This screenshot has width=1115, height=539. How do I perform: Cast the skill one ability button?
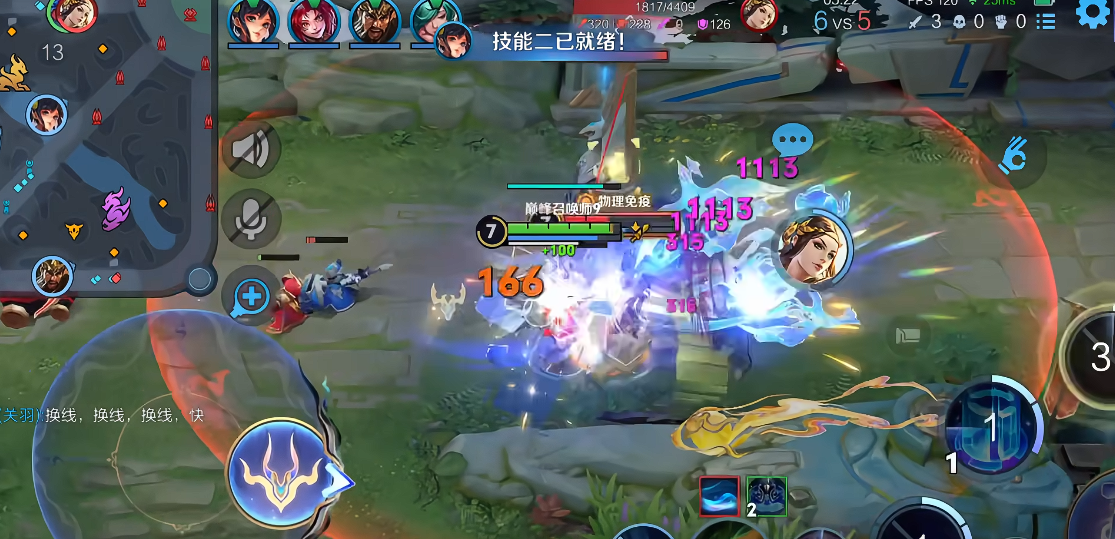click(x=990, y=427)
